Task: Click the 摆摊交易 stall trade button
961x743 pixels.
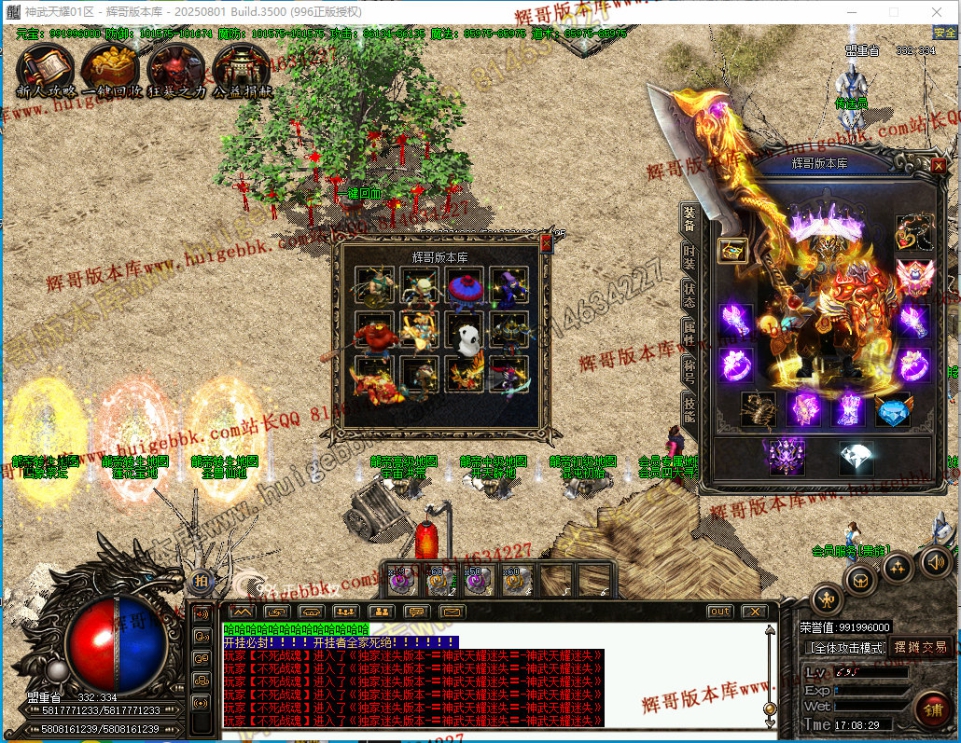Action: (920, 648)
